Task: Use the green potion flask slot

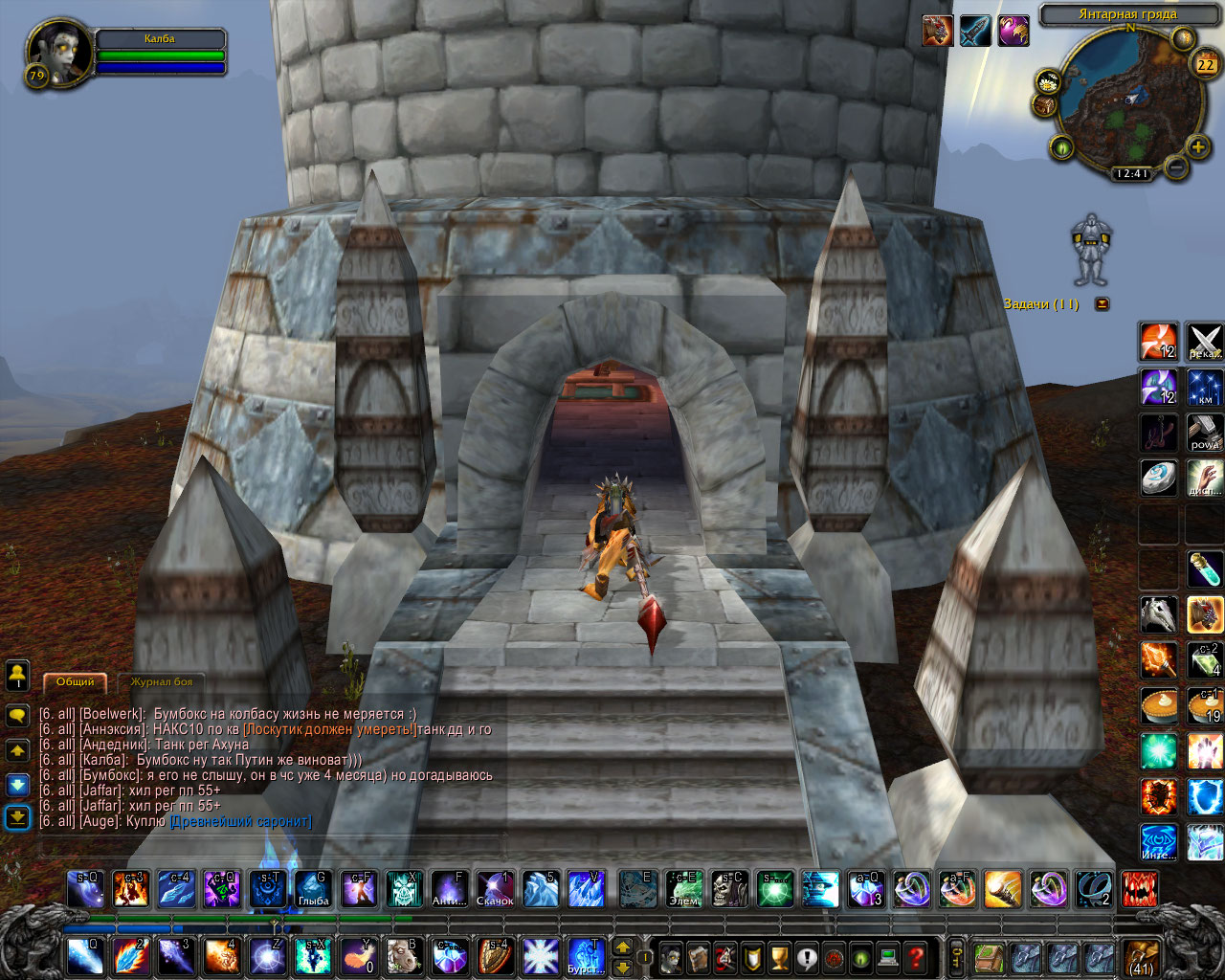Action: pos(1204,568)
